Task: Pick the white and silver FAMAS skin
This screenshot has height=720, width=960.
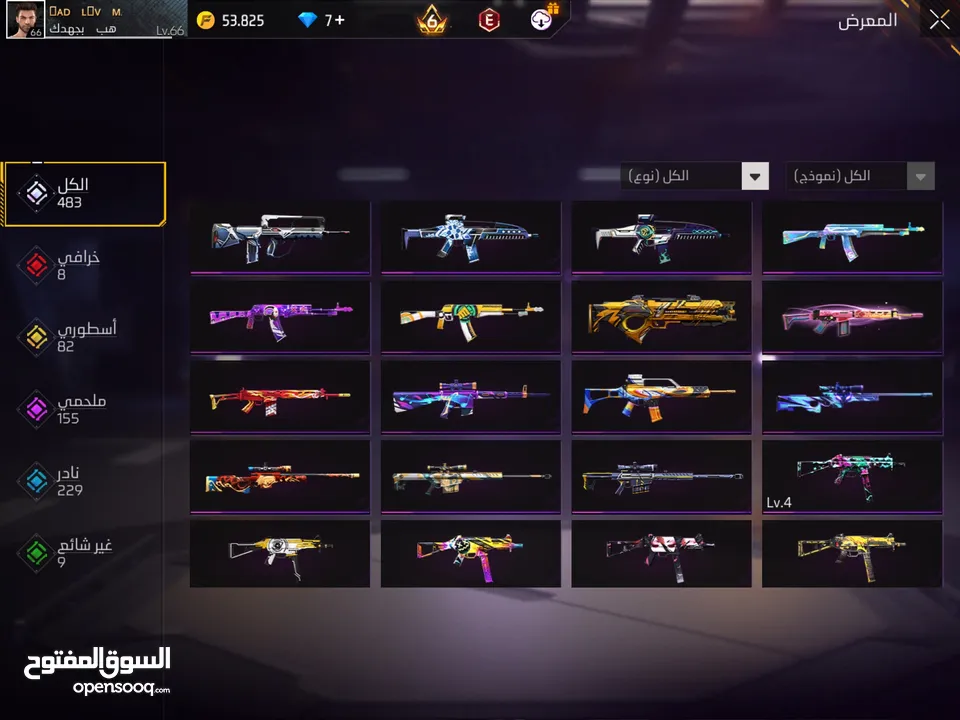Action: (280, 236)
